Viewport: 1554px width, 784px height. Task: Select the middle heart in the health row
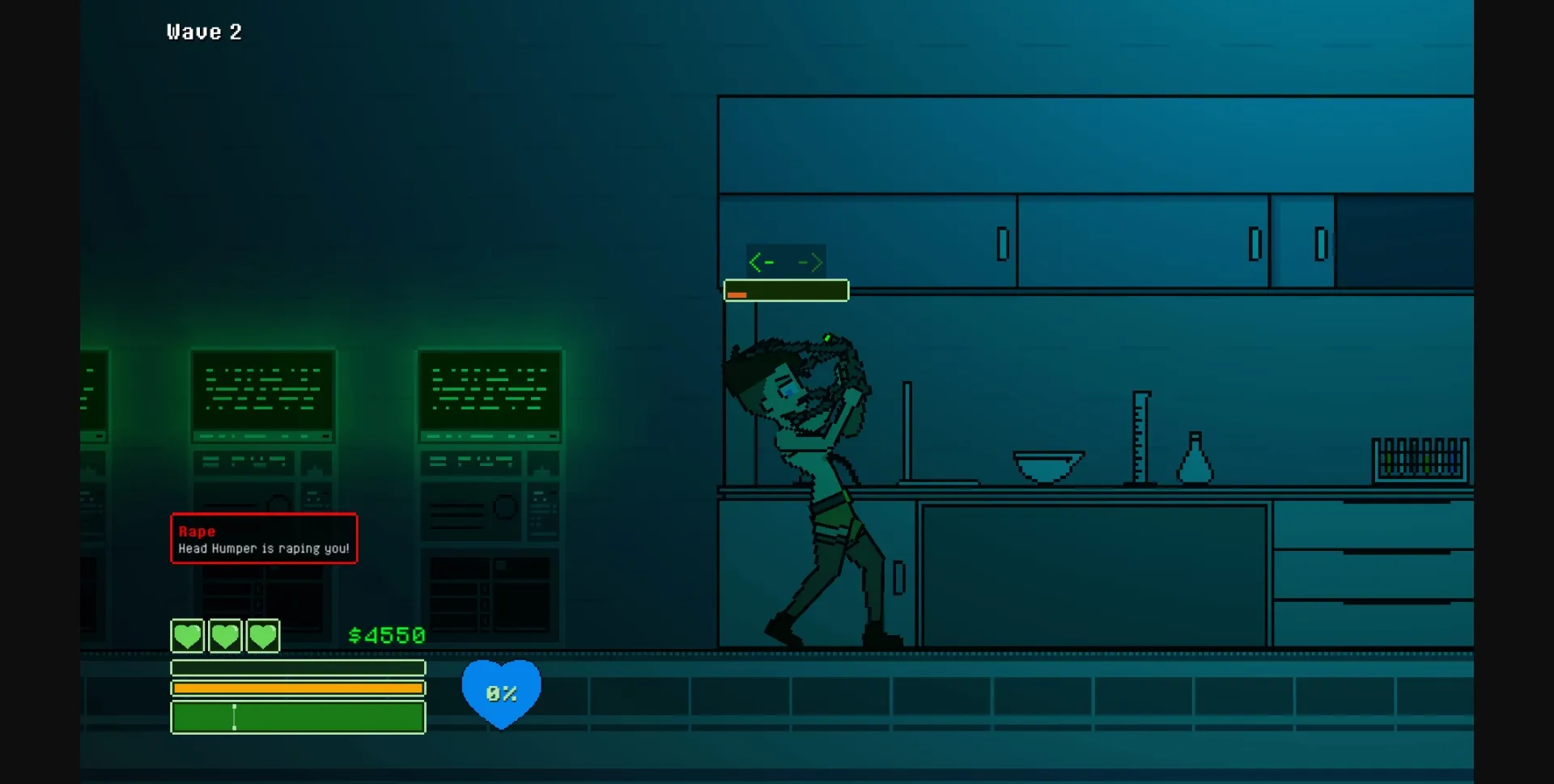point(225,636)
